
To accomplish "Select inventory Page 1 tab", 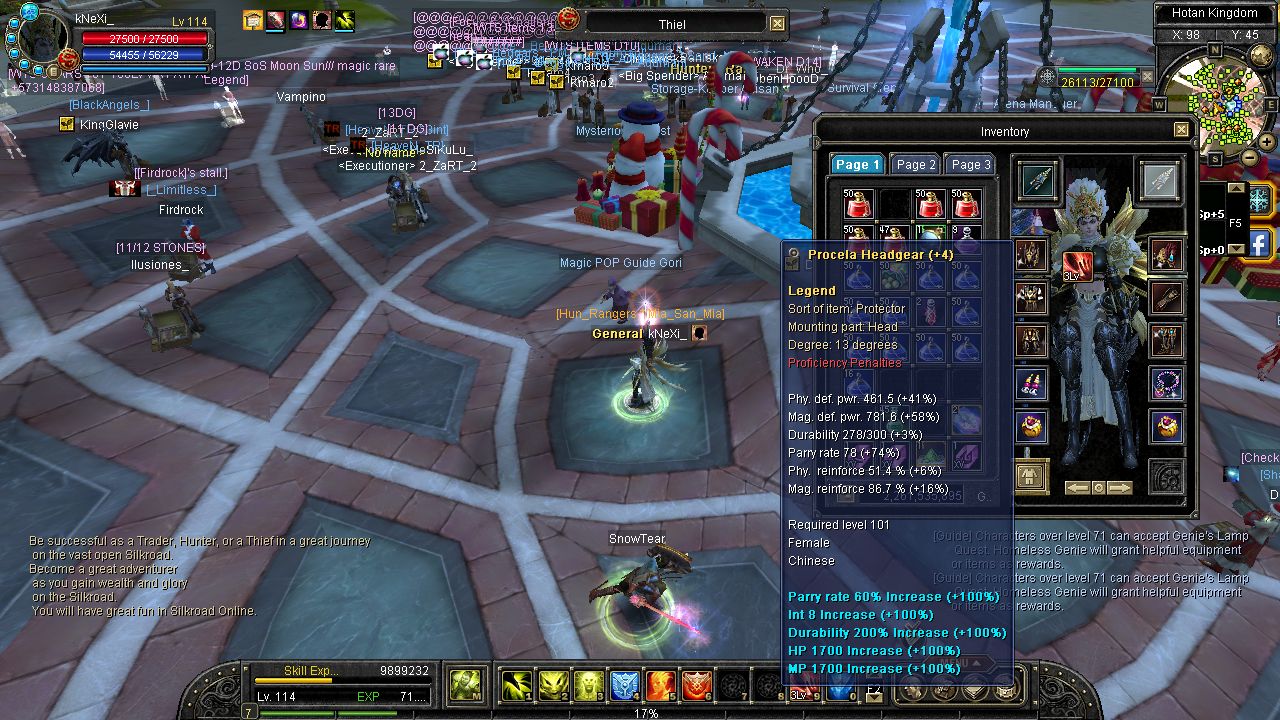I will (858, 165).
